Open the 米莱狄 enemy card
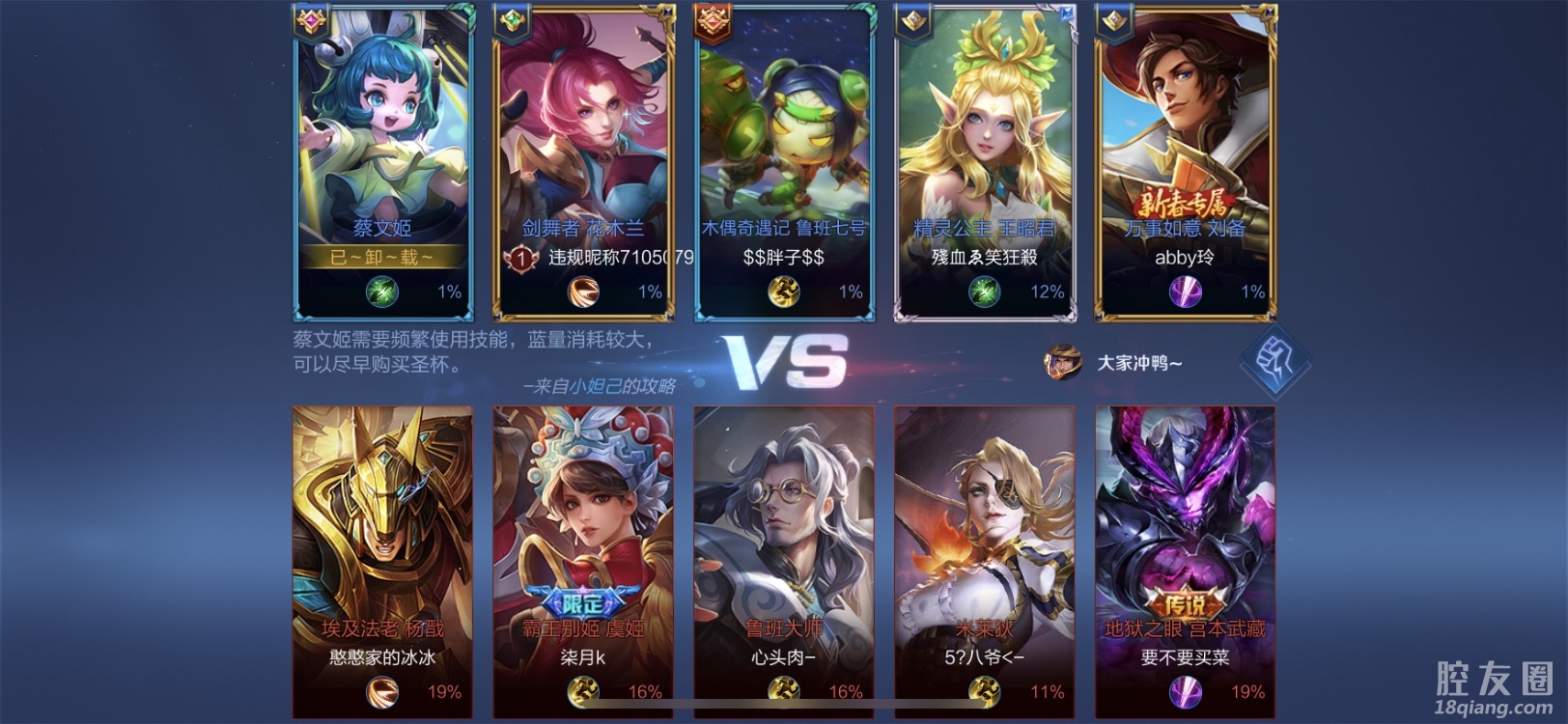This screenshot has width=1568, height=724. pyautogui.click(x=985, y=541)
